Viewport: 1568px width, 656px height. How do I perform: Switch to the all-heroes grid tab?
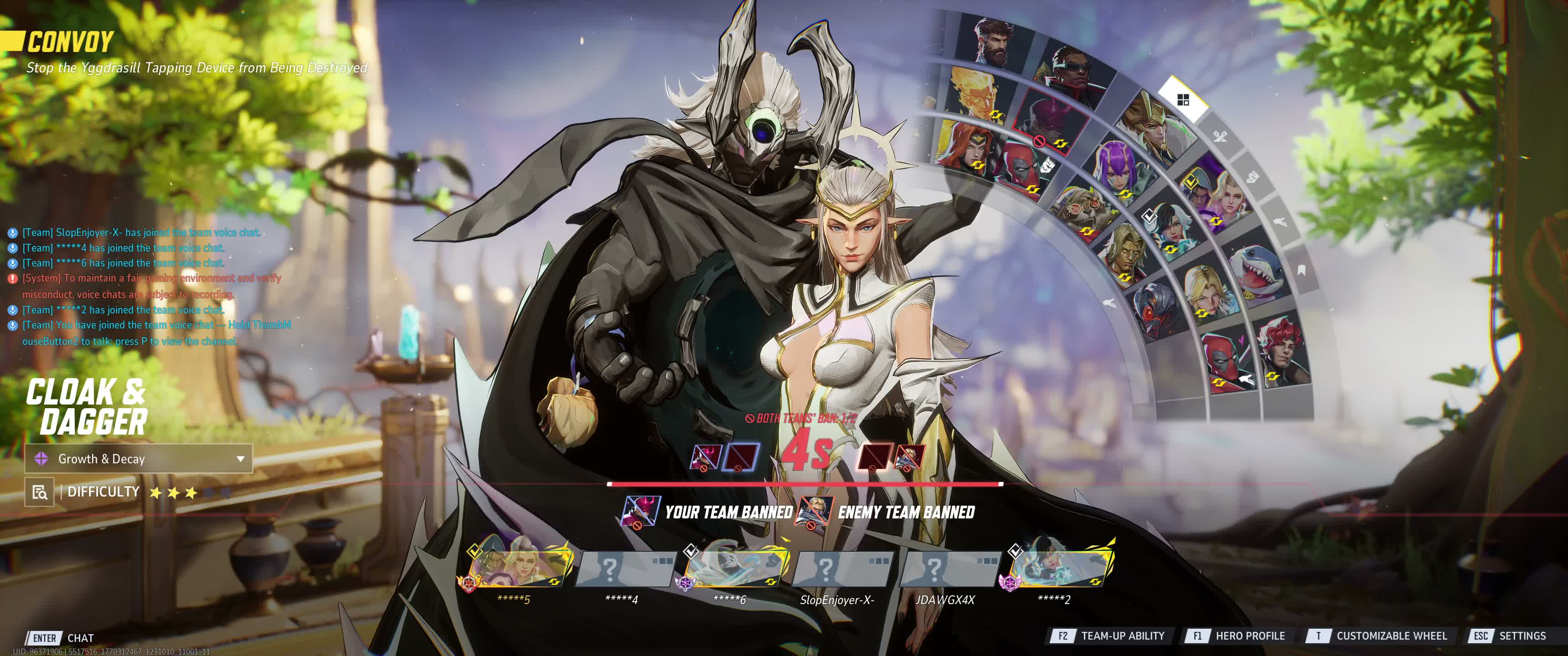point(1183,100)
